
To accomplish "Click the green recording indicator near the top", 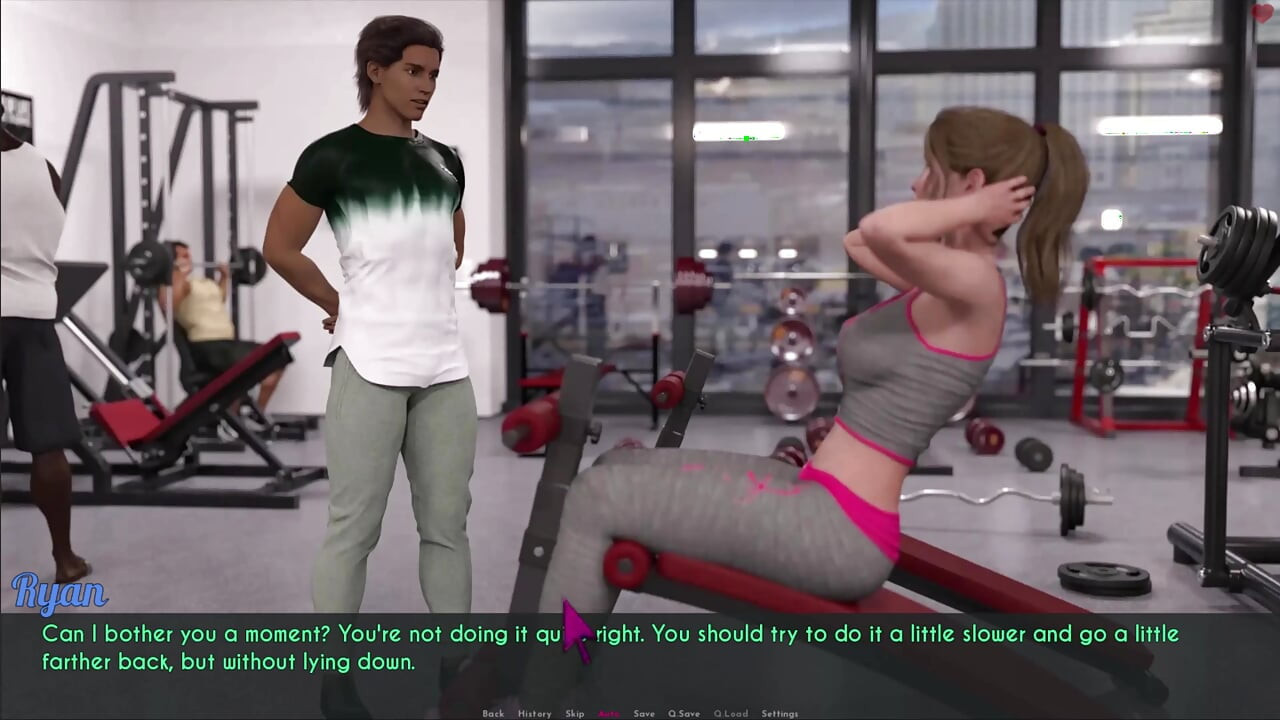I will (745, 137).
